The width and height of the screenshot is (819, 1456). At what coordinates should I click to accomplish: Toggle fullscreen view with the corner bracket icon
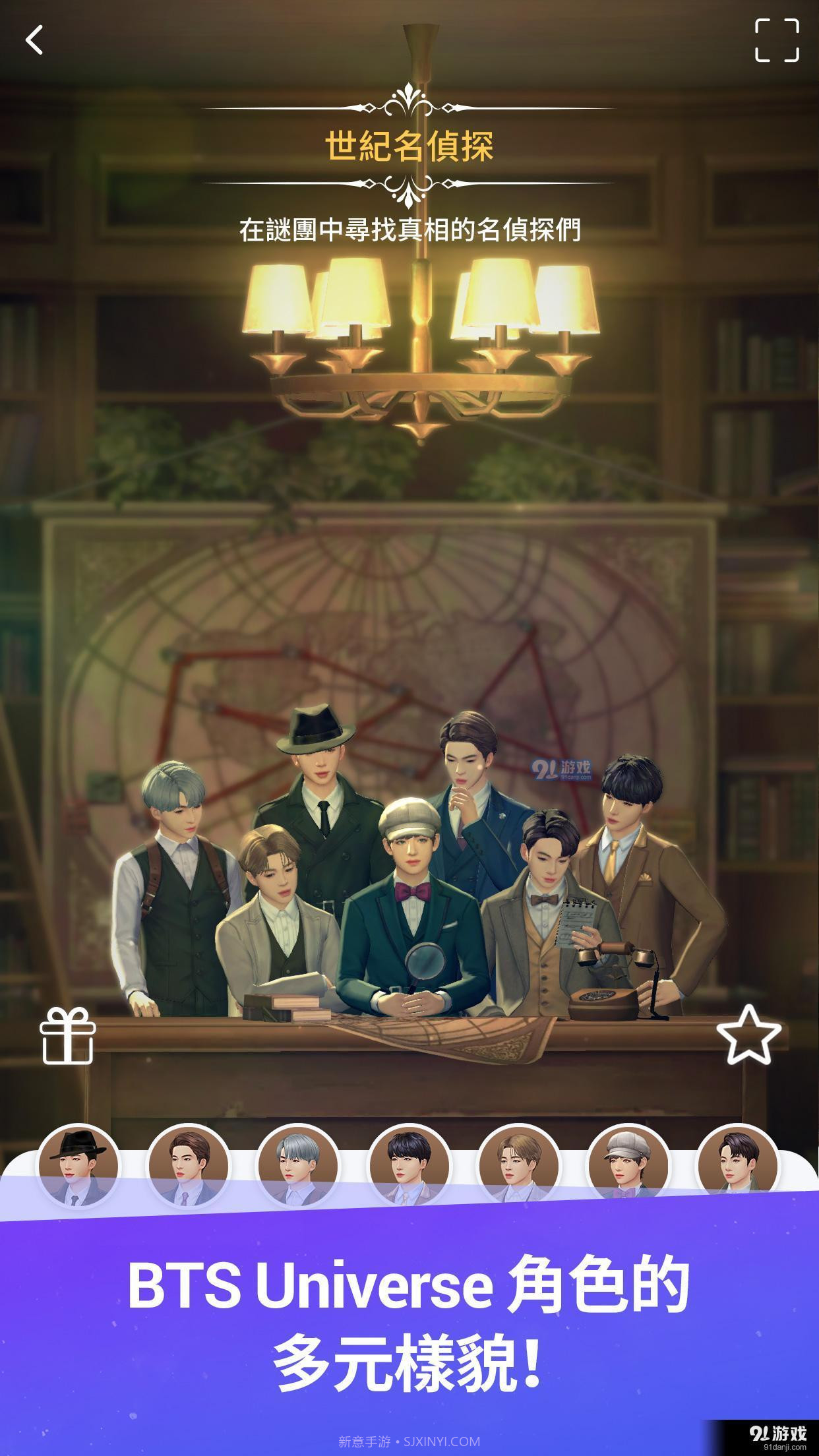(777, 40)
